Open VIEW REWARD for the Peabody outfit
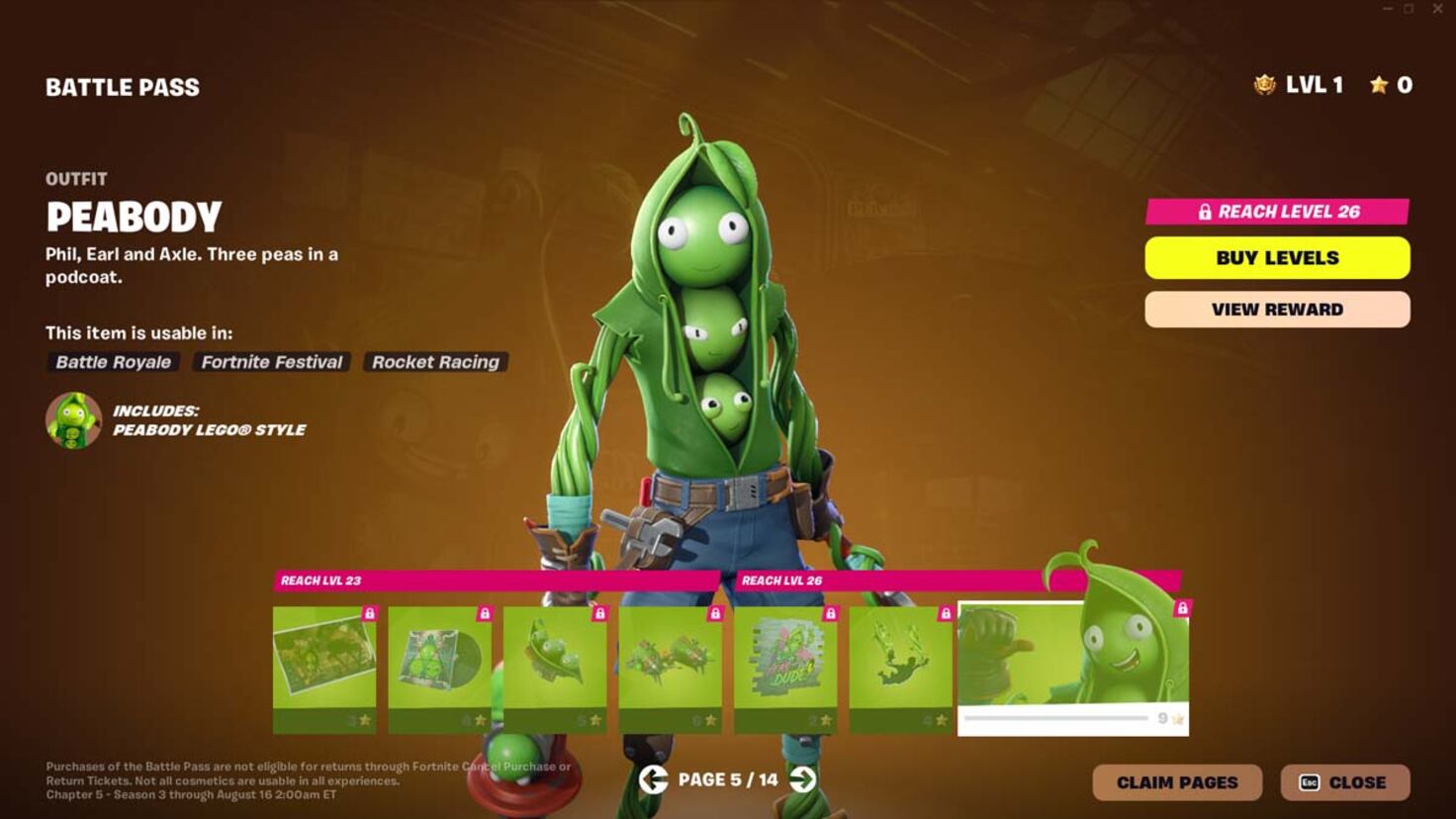This screenshot has height=819, width=1456. tap(1277, 309)
